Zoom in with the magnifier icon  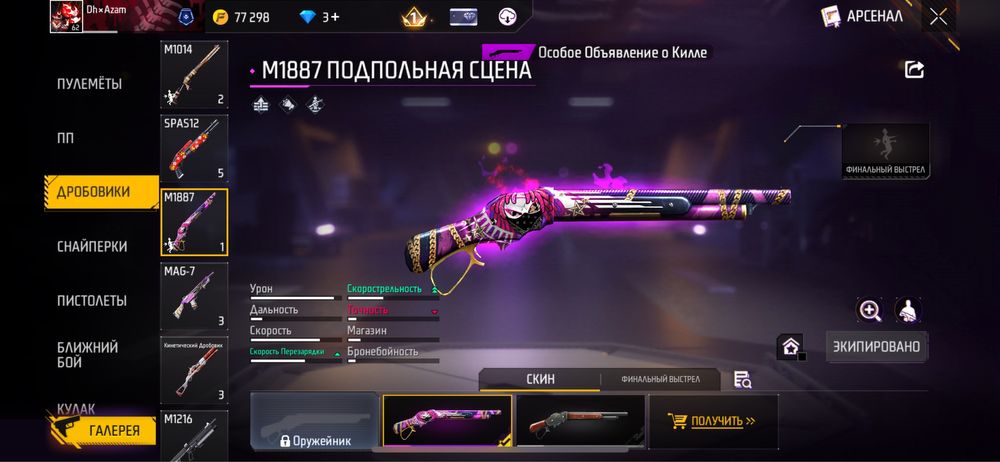point(869,311)
